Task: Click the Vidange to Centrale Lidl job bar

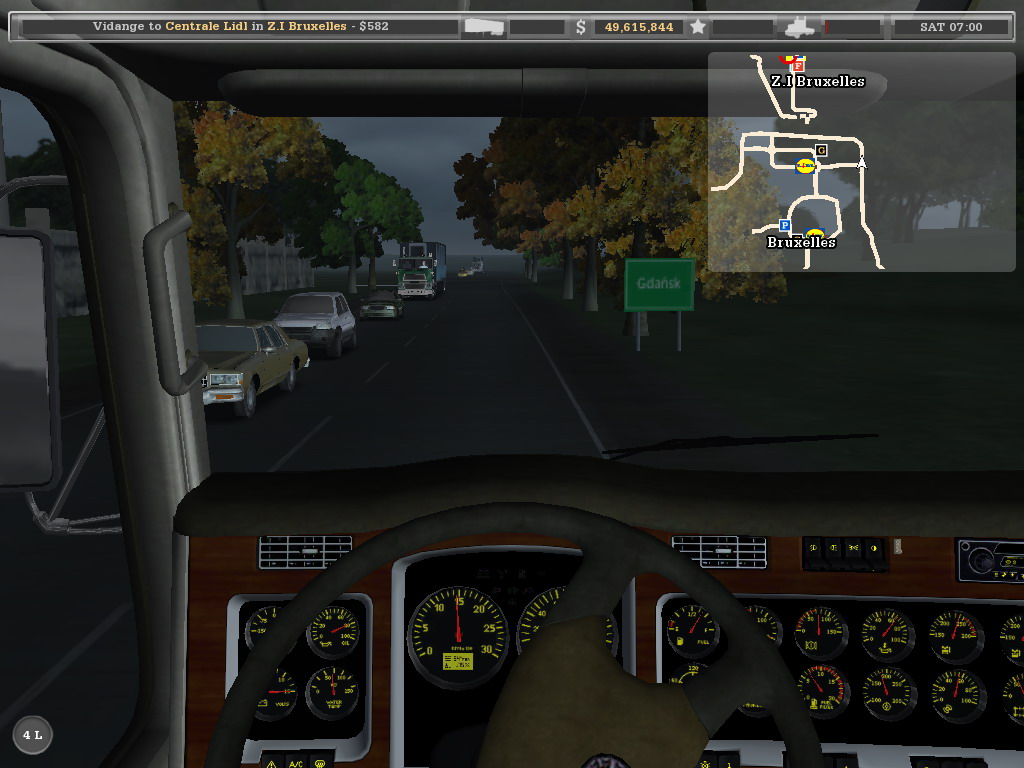Action: pyautogui.click(x=240, y=27)
